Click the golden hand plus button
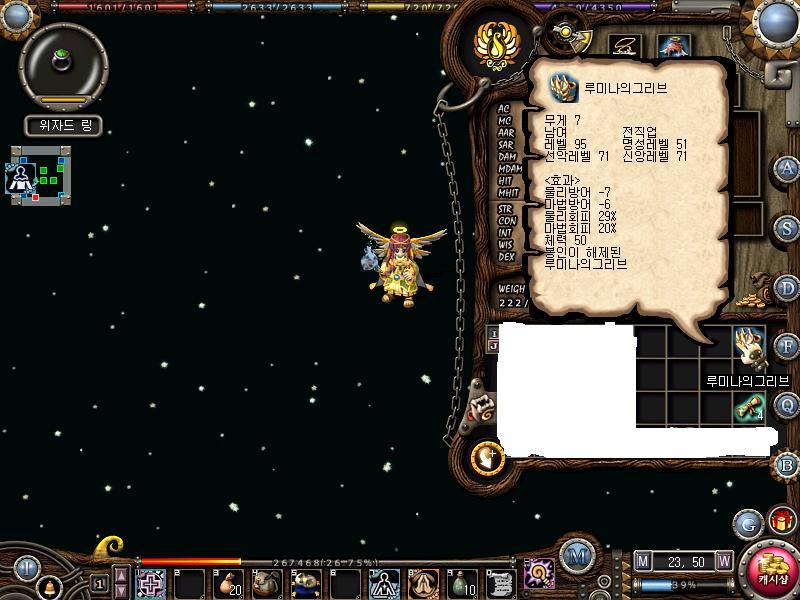 coord(488,456)
